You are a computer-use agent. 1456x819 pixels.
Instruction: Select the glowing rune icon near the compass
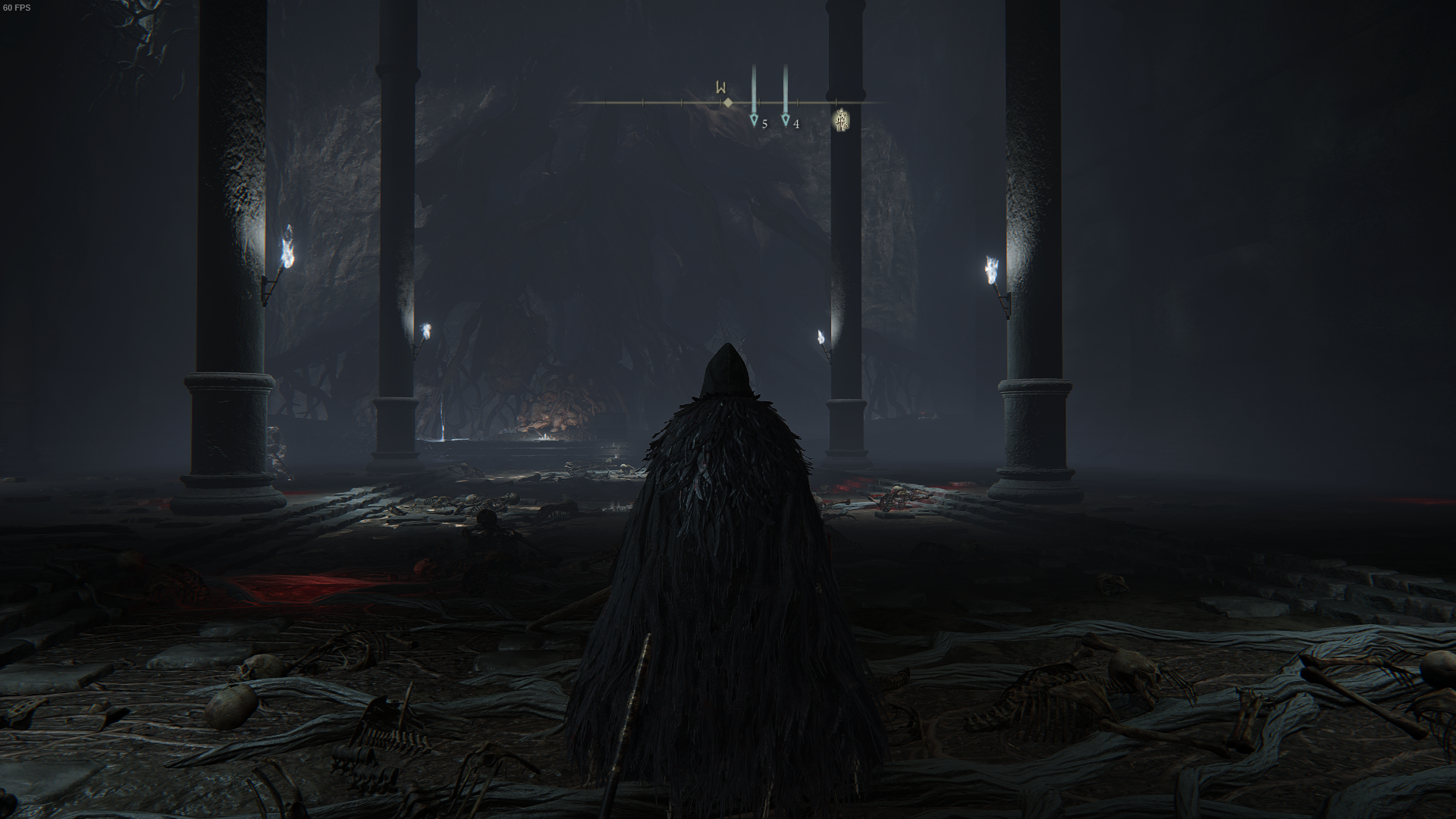[x=840, y=120]
